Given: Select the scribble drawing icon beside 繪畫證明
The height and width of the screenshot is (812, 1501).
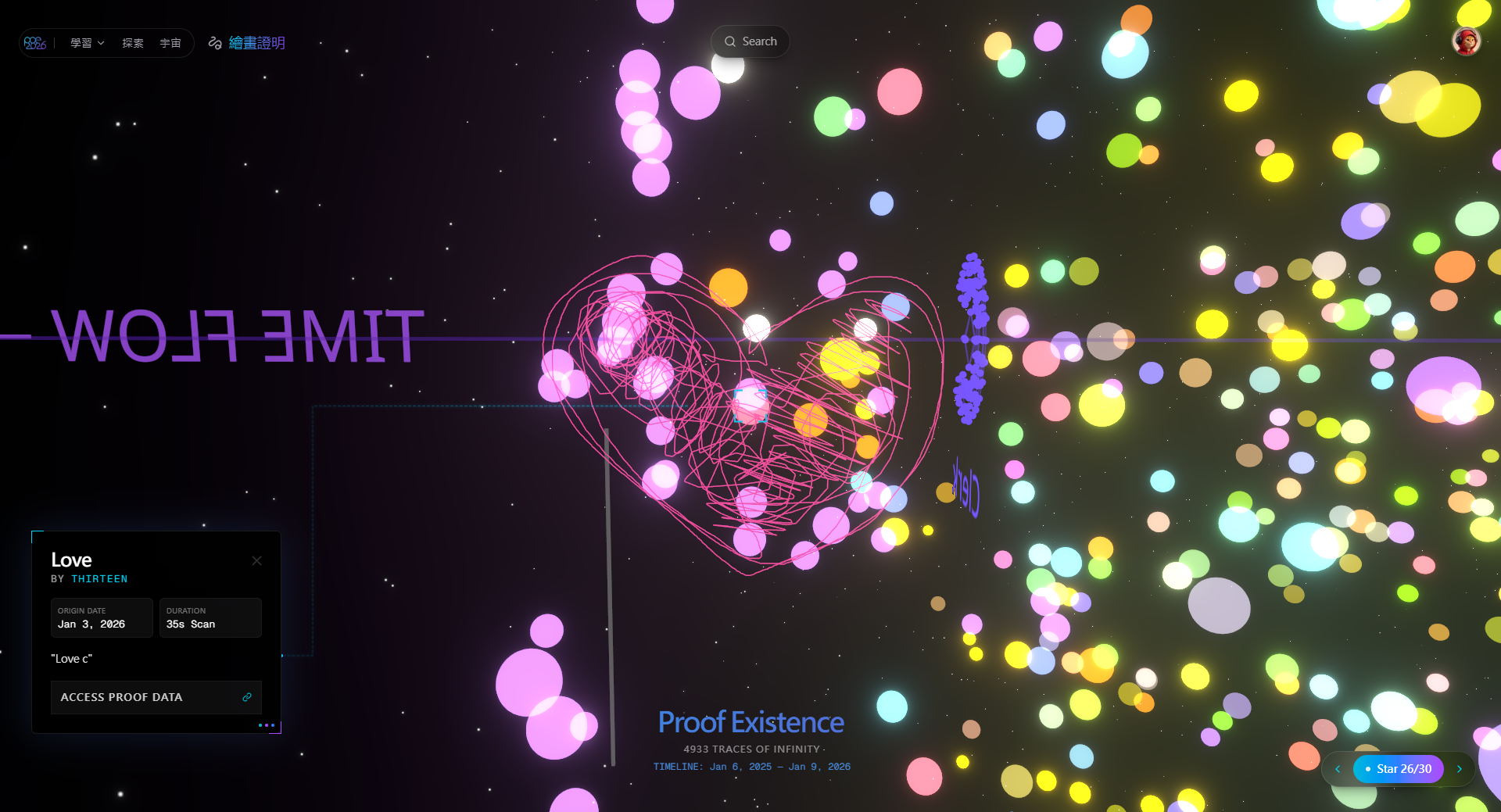Looking at the screenshot, I should [x=214, y=43].
